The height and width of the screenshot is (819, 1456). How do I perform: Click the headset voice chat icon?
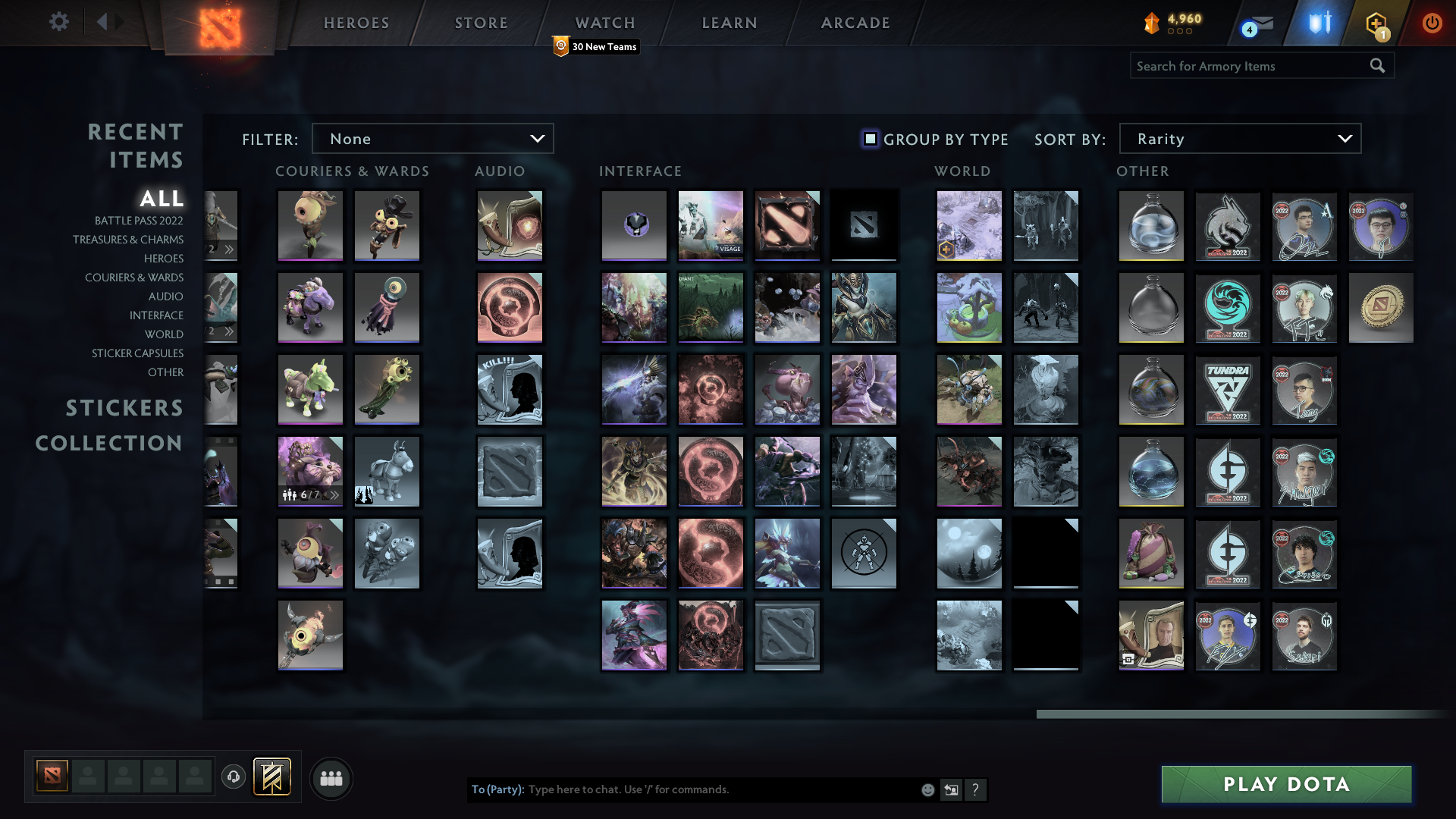(x=234, y=778)
